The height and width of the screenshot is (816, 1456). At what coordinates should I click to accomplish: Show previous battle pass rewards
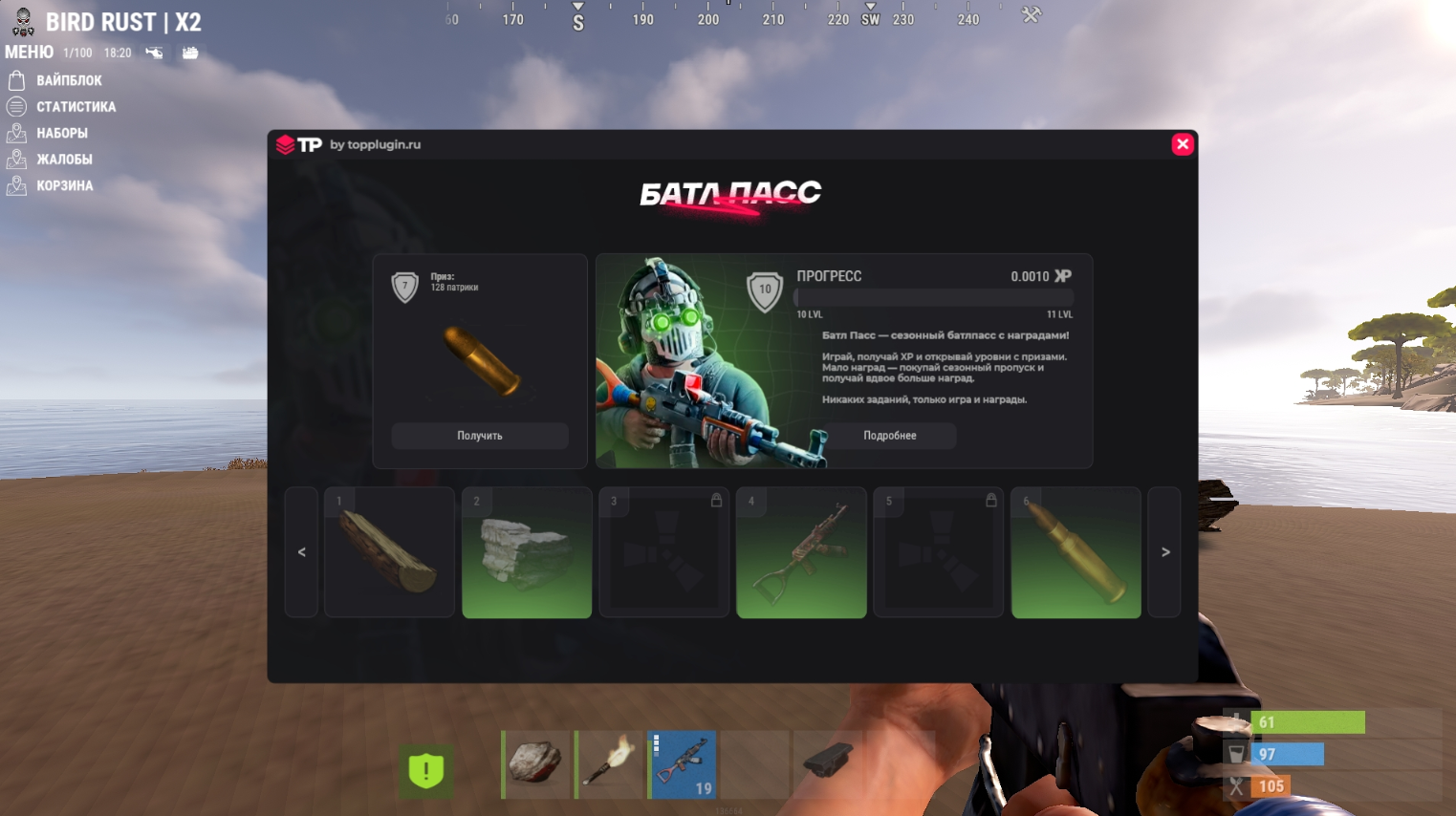pos(302,552)
